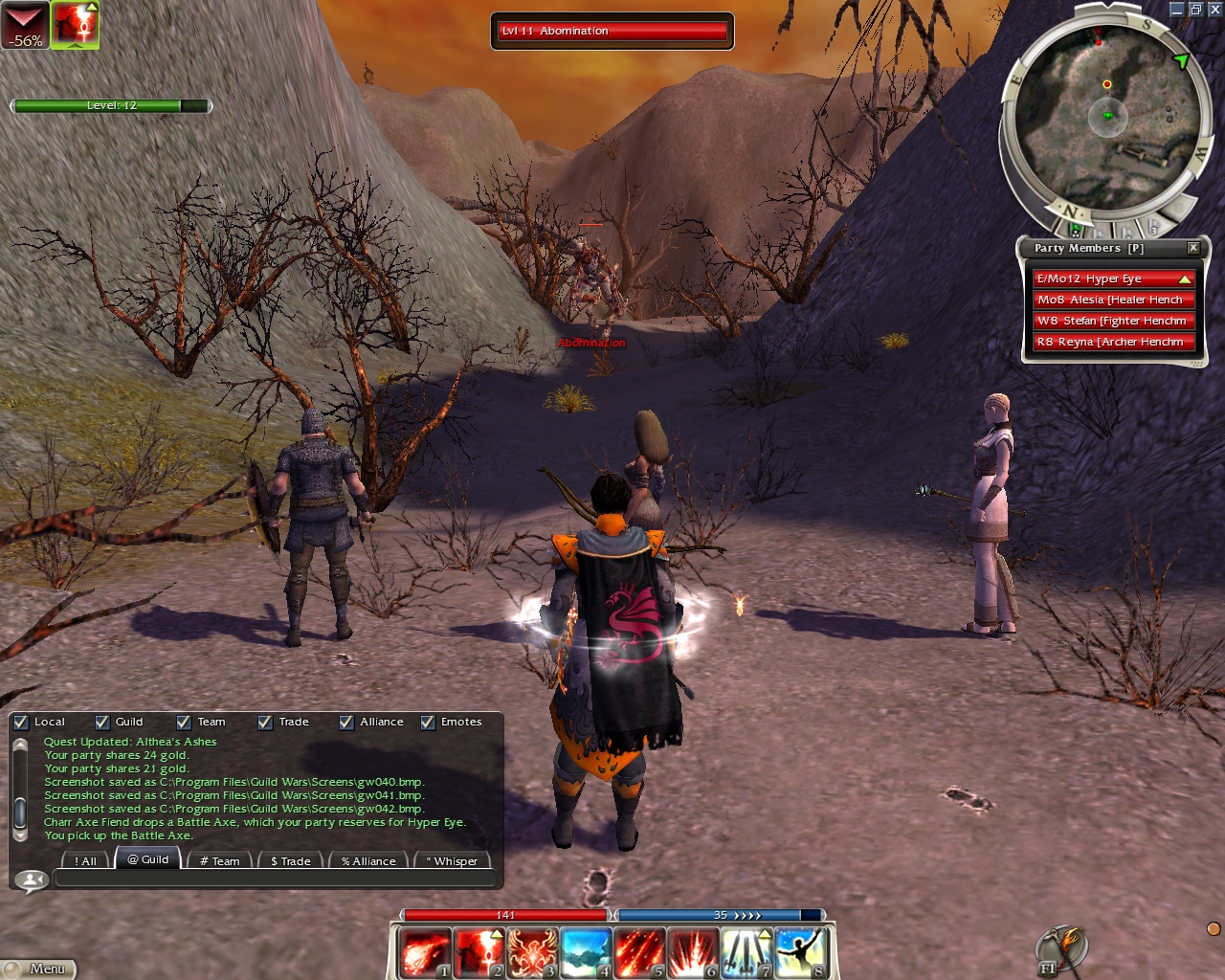Minimize the game window
Viewport: 1225px width, 980px height.
[x=1177, y=10]
